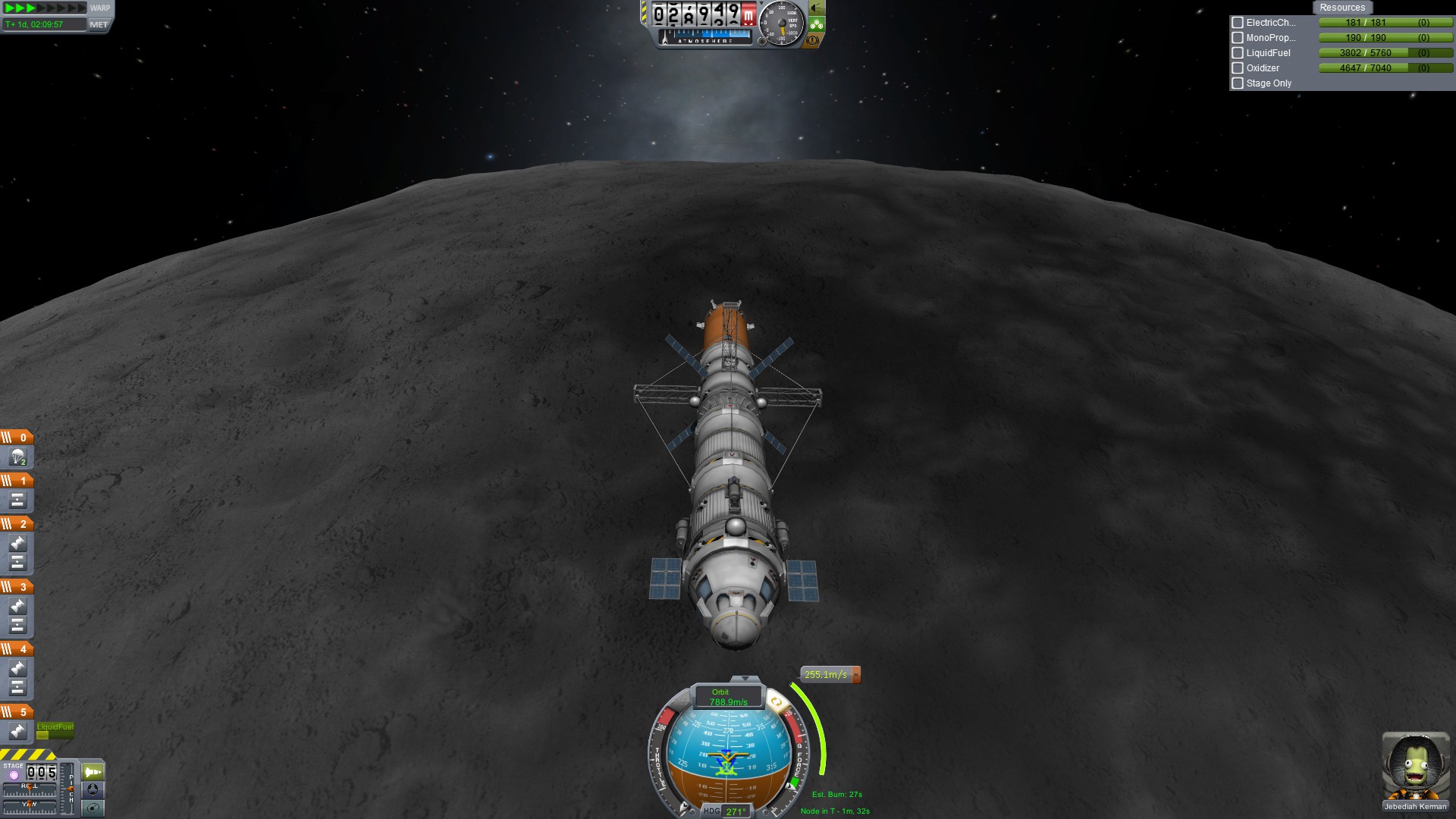Delete the maneuver node delta-v readout

click(x=856, y=674)
